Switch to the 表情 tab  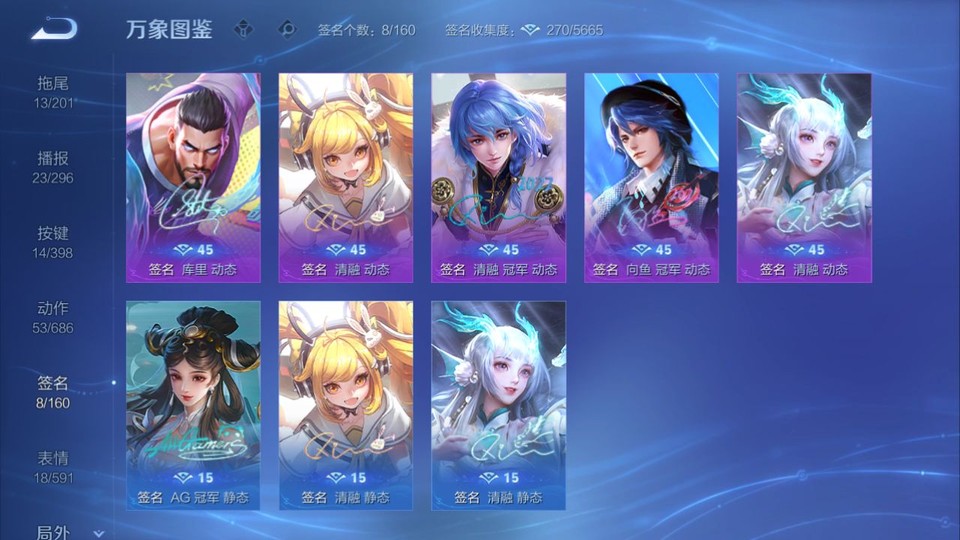coord(53,466)
